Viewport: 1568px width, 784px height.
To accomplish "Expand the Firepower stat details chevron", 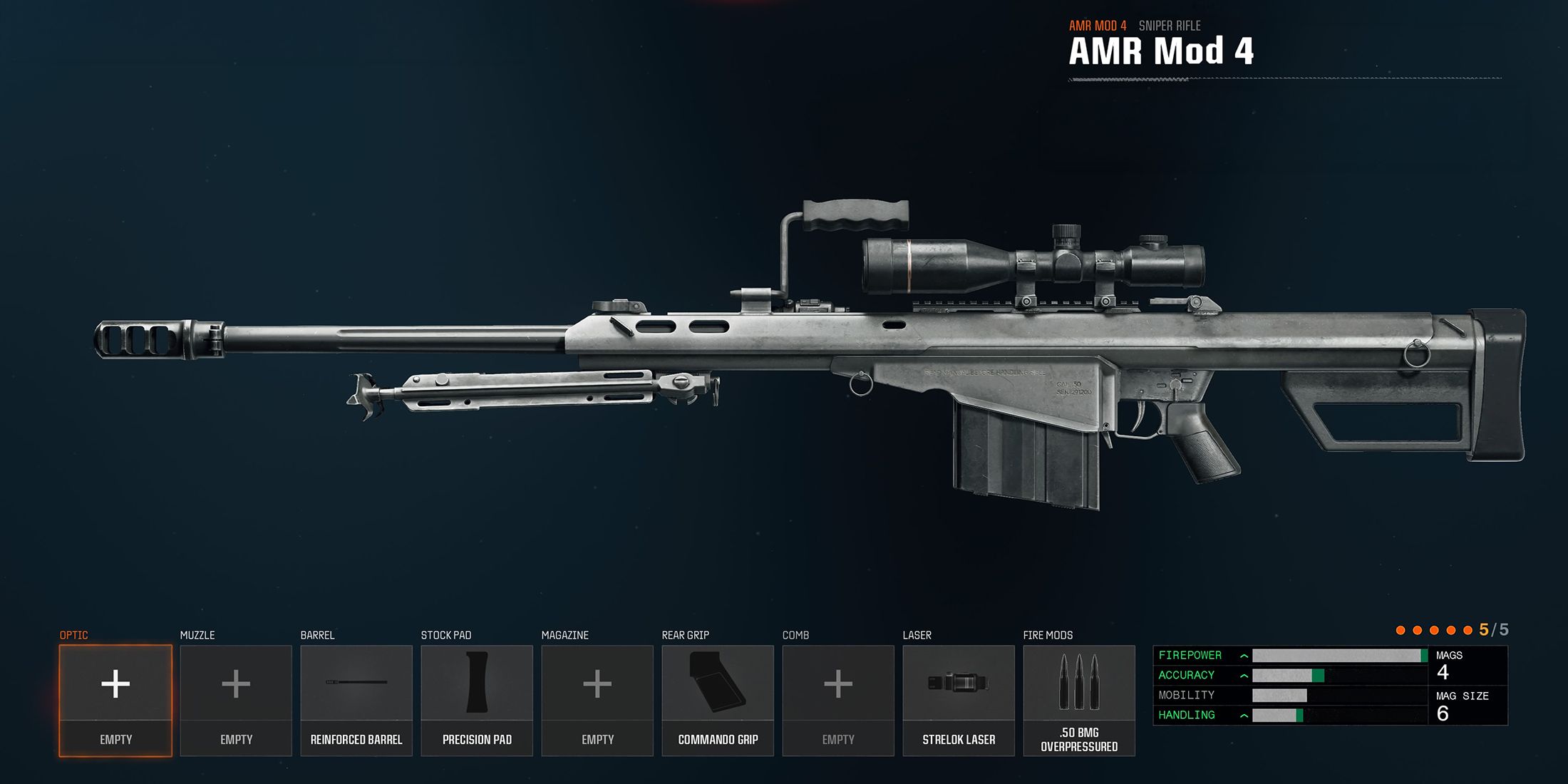I will click(x=1242, y=655).
